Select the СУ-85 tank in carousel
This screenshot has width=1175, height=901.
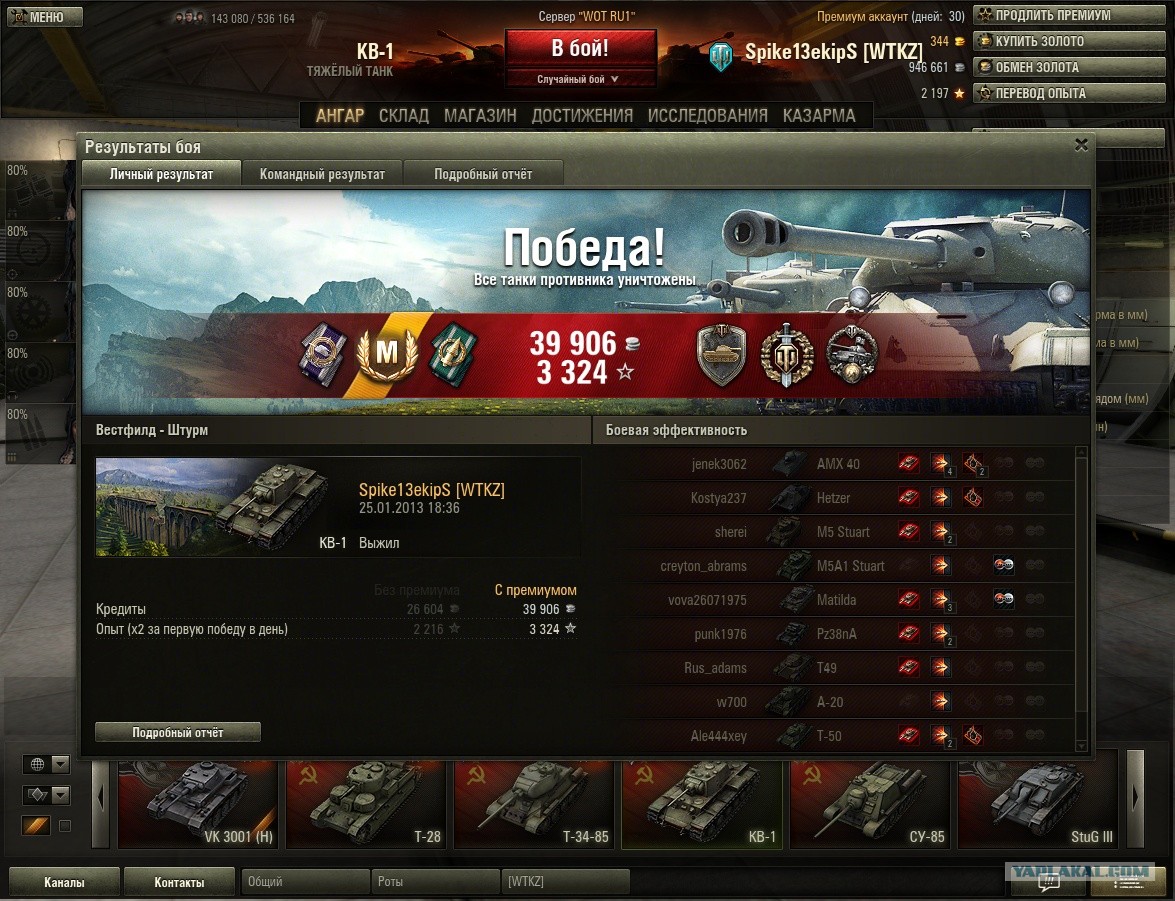871,804
